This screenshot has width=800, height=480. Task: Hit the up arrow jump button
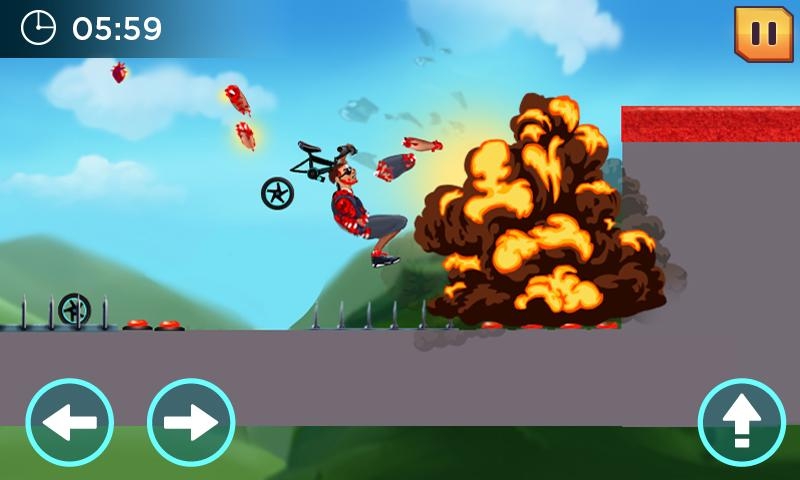741,422
